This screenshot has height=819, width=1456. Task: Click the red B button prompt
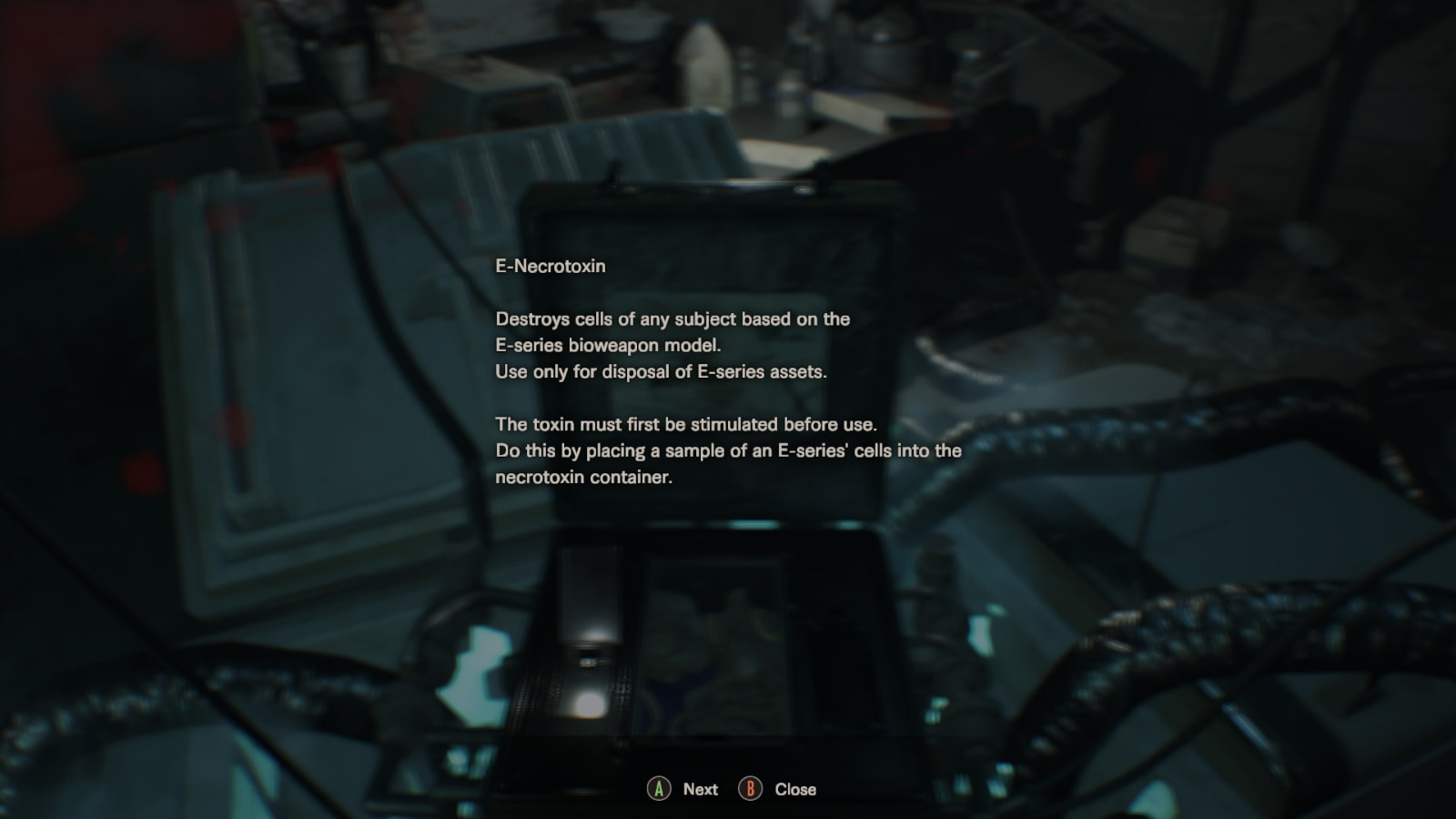pos(750,789)
